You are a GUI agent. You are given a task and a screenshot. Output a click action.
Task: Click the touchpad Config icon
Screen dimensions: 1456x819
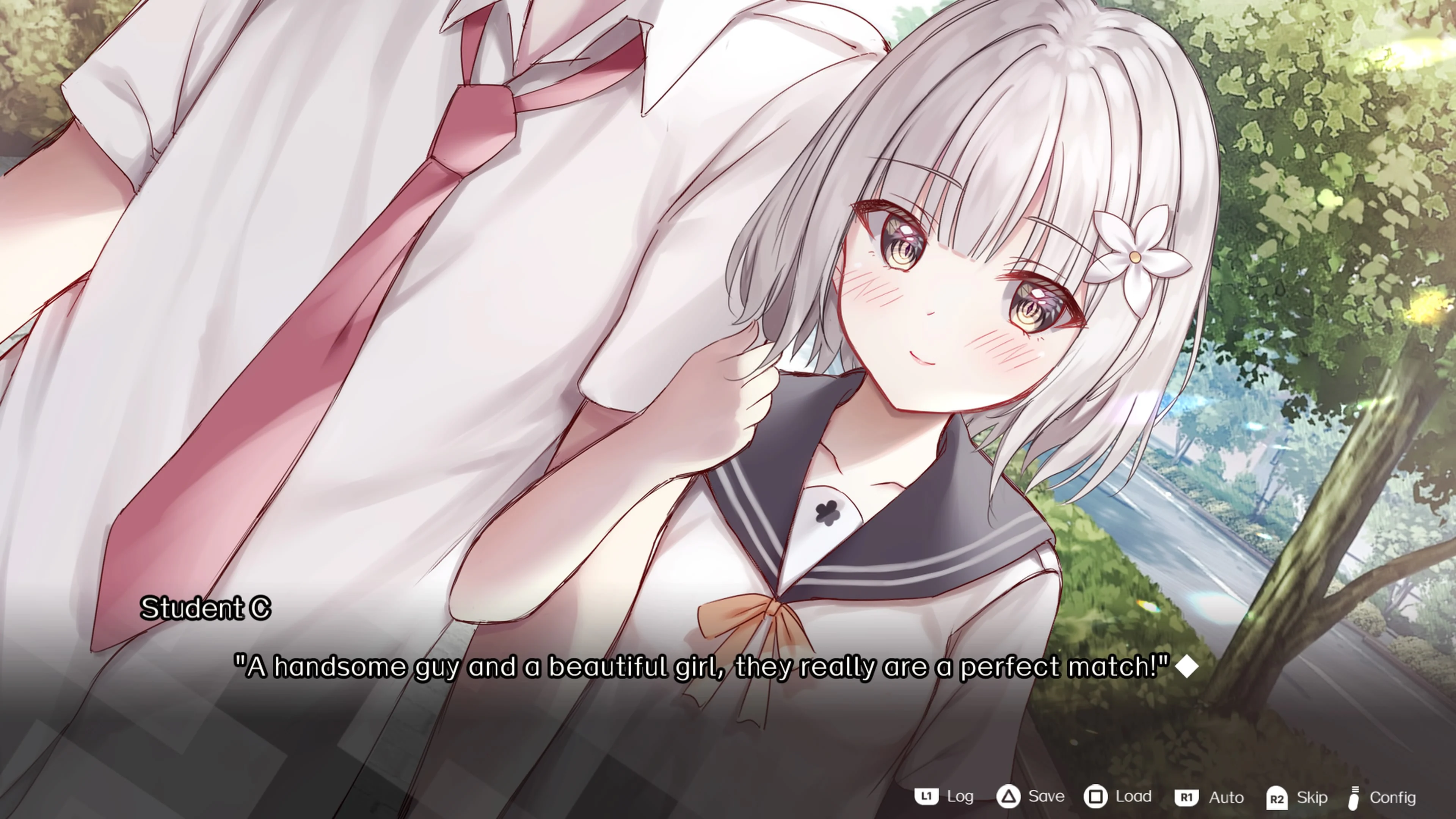(1355, 796)
